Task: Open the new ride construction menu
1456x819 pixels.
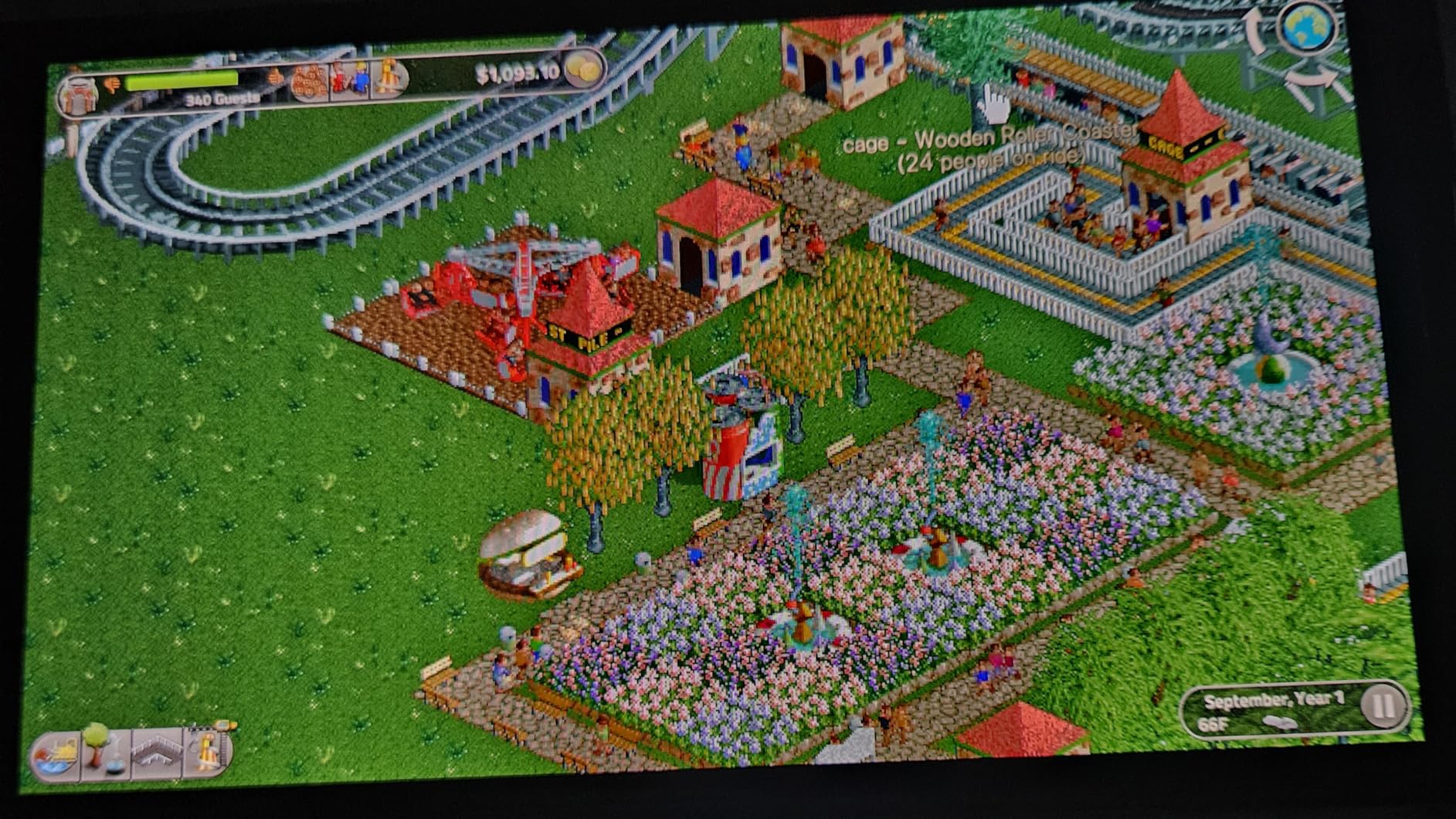Action: [x=206, y=753]
